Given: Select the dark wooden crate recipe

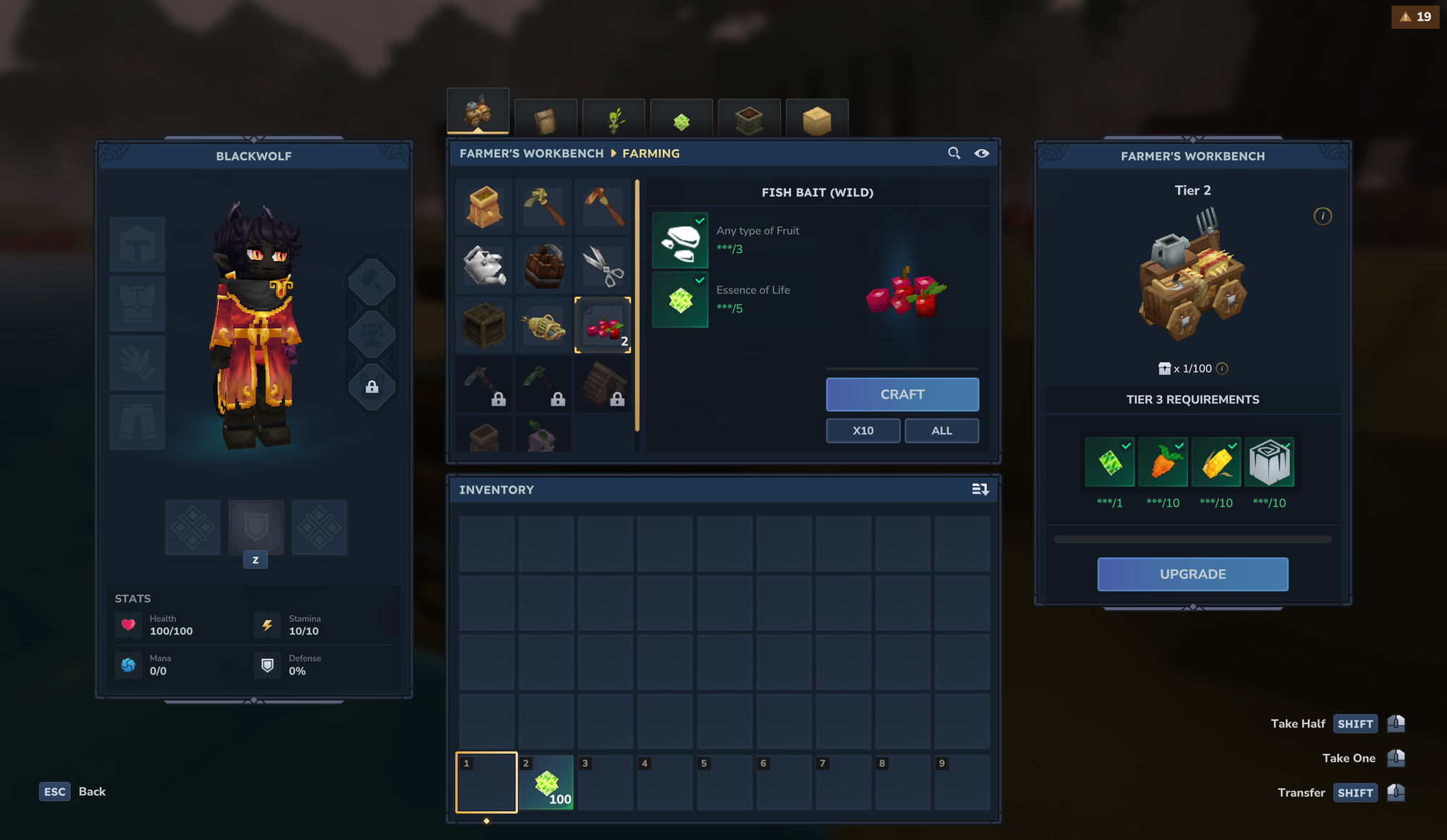Looking at the screenshot, I should click(484, 326).
